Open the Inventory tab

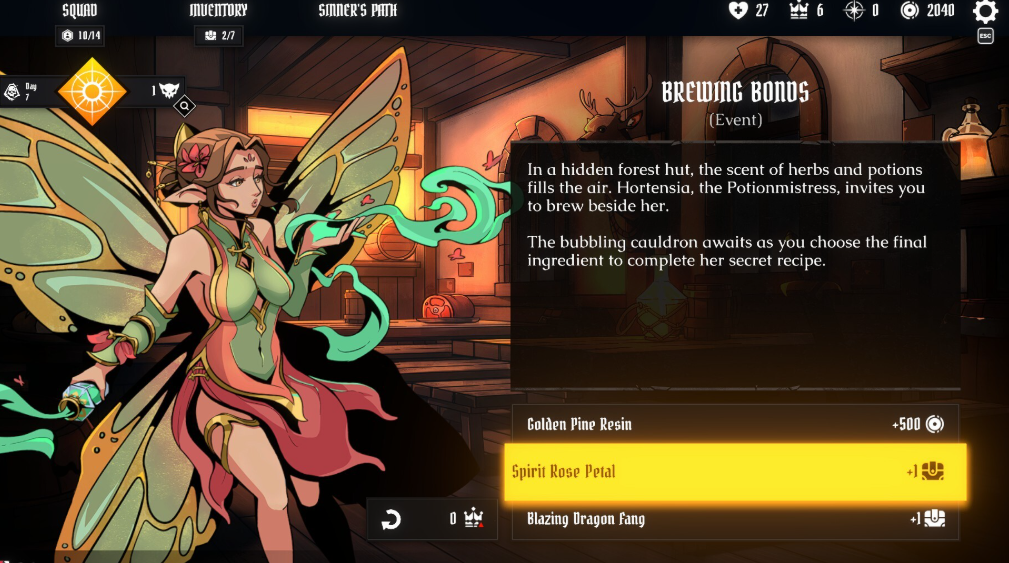[218, 11]
